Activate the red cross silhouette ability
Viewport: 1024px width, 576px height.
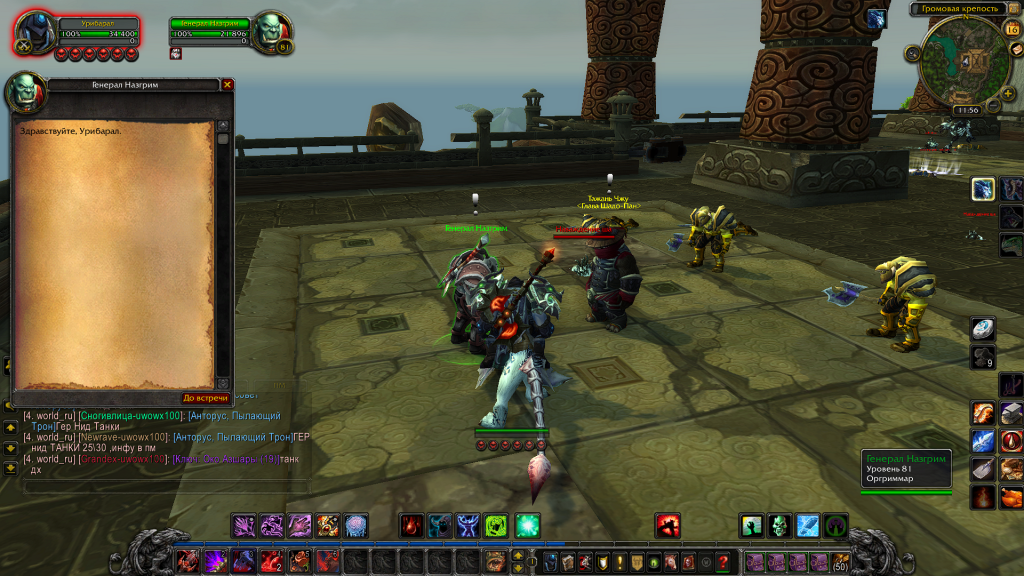667,525
